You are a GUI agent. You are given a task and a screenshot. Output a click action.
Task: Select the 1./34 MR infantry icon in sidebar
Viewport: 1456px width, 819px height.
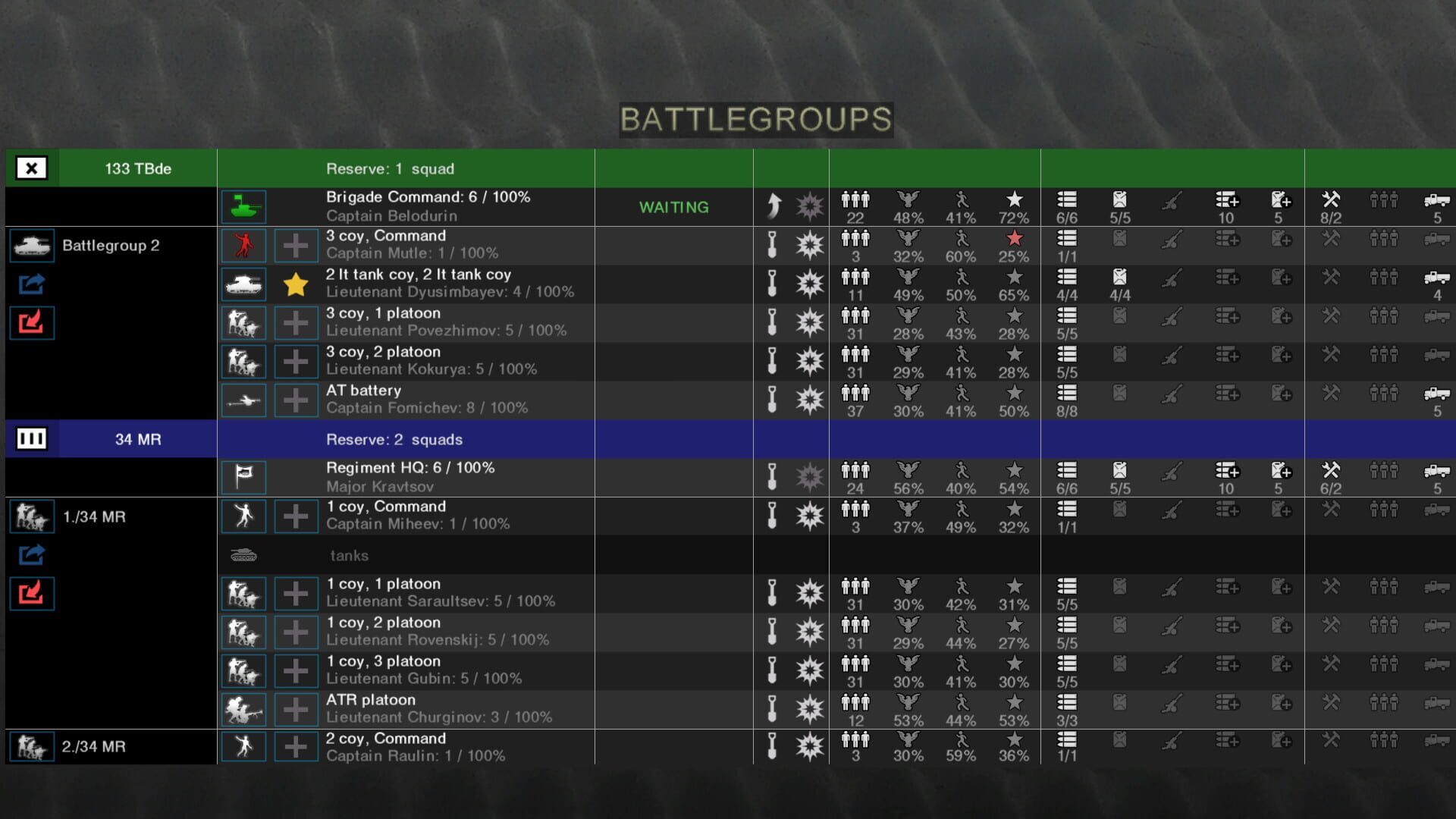[31, 516]
